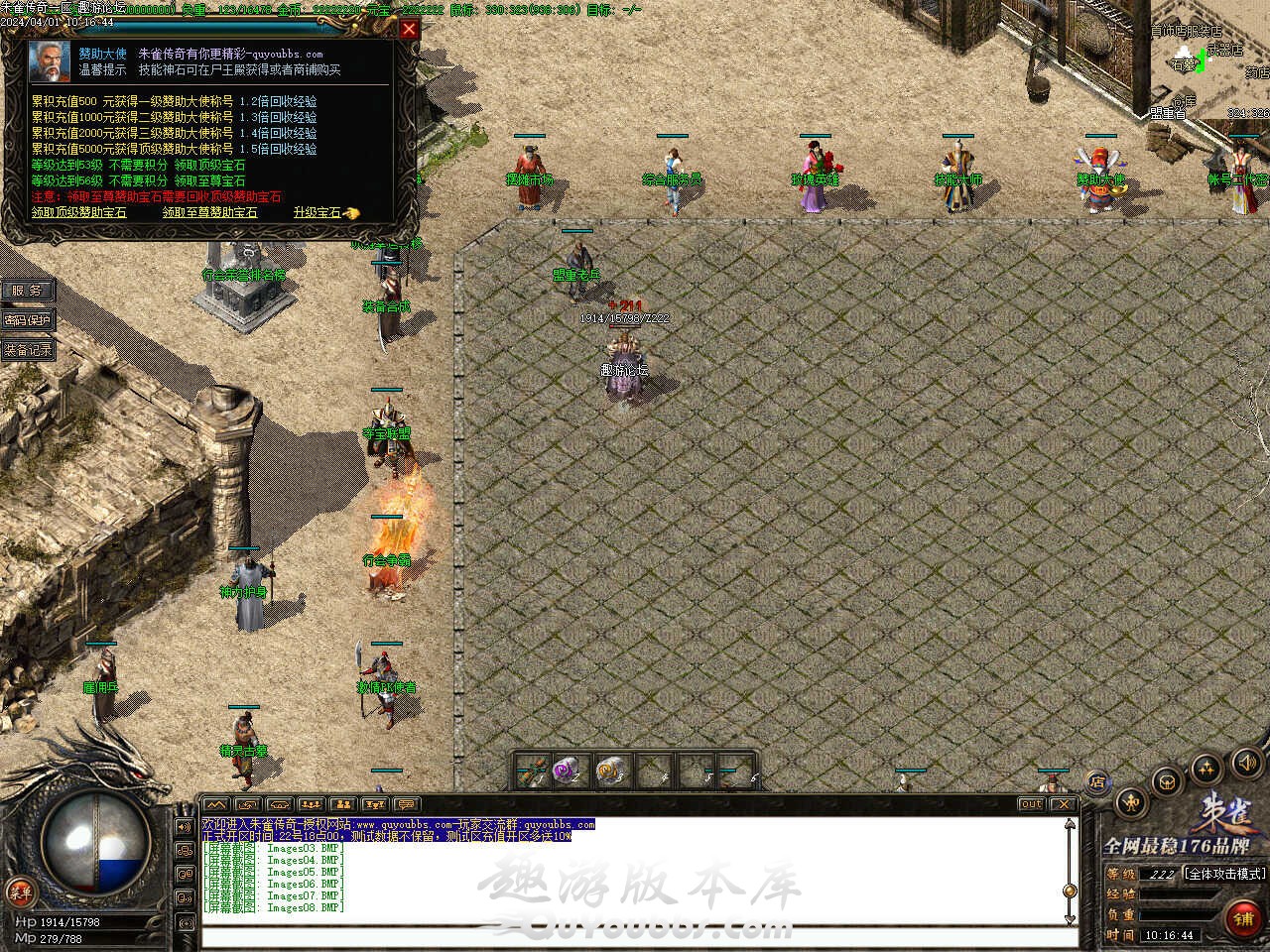Image resolution: width=1270 pixels, height=952 pixels.
Task: Use the purple scroll in hotbar slot 2
Action: point(567,770)
